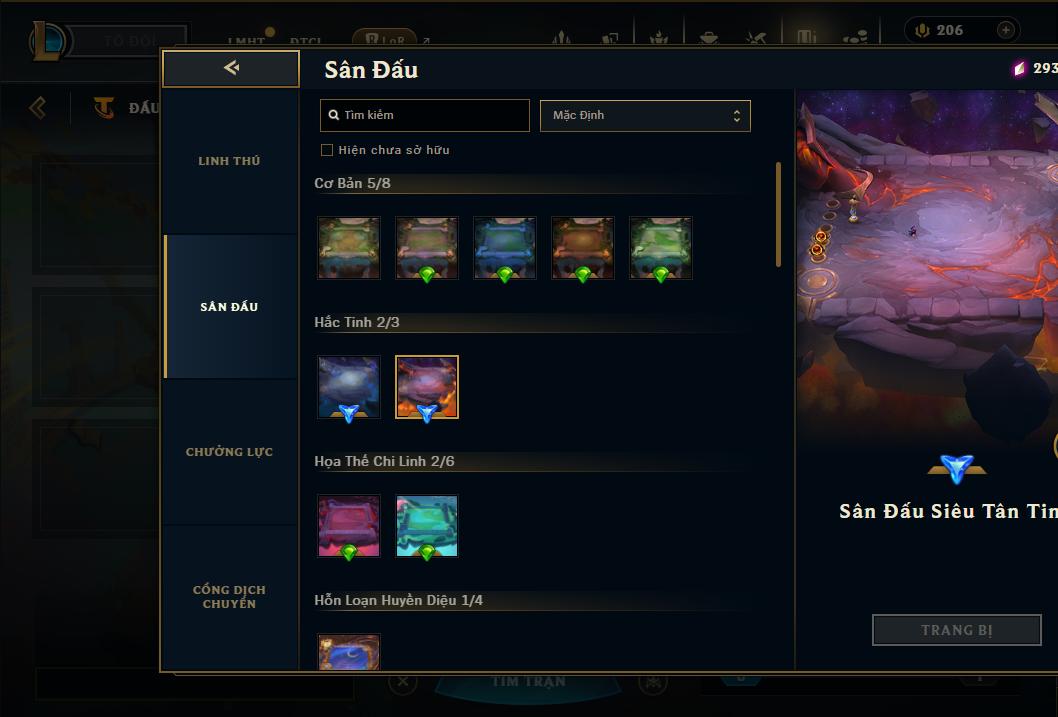Pick the teal Họa Thế Chi Linh arena
Screen dimensions: 1058x717
427,526
